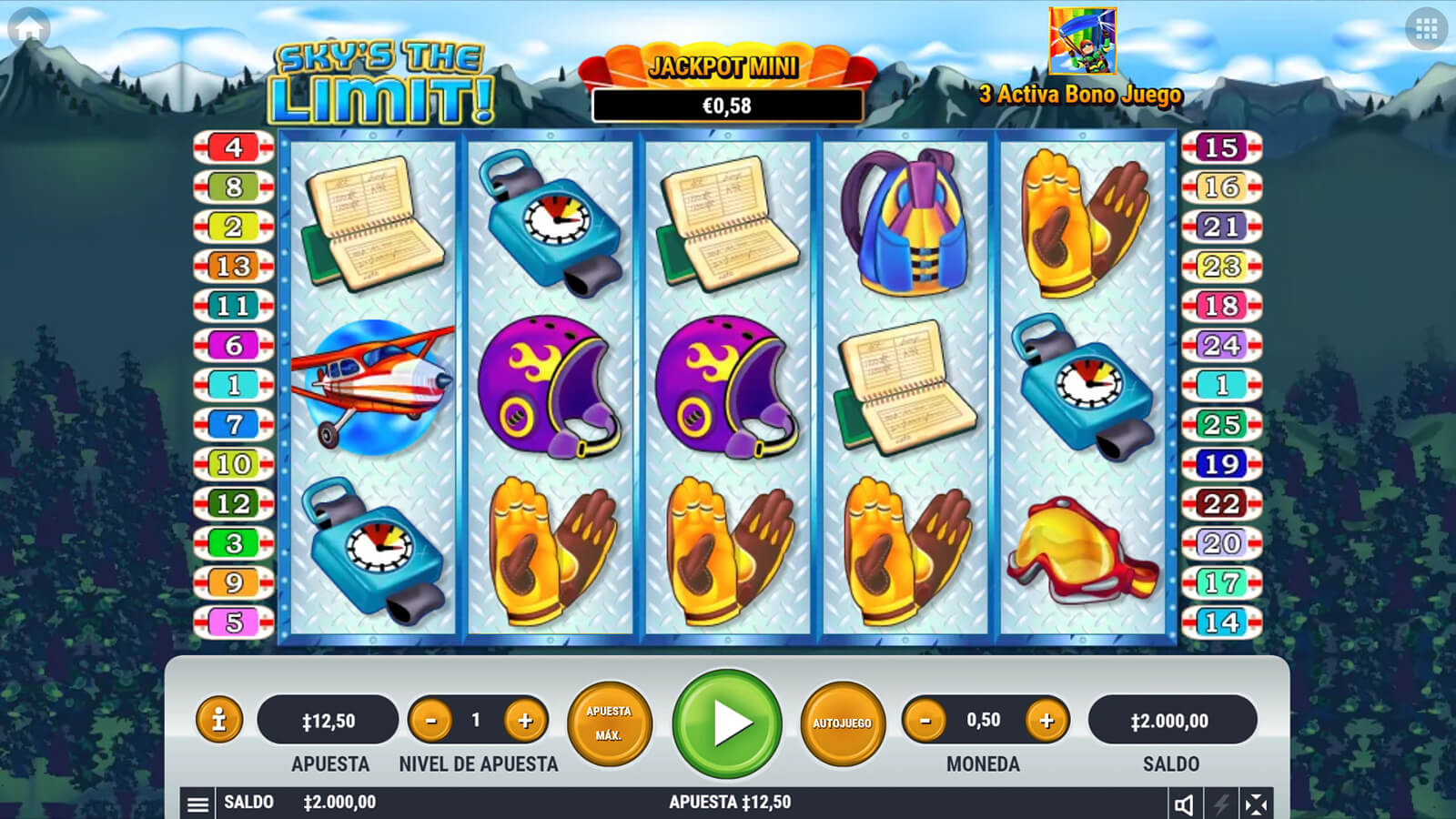The width and height of the screenshot is (1456, 819).
Task: Open the info paytable button
Action: [x=218, y=721]
